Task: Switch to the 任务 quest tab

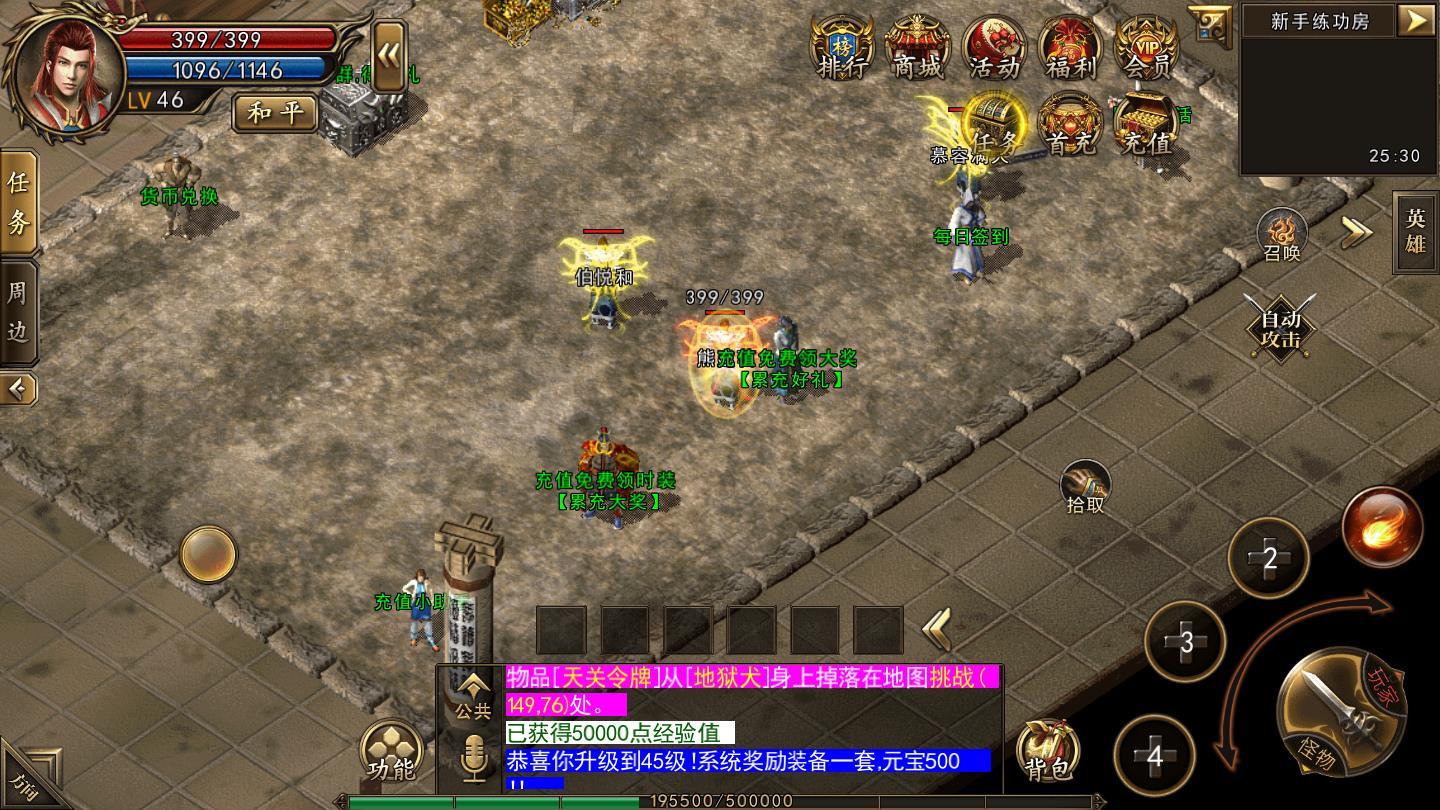Action: click(18, 202)
